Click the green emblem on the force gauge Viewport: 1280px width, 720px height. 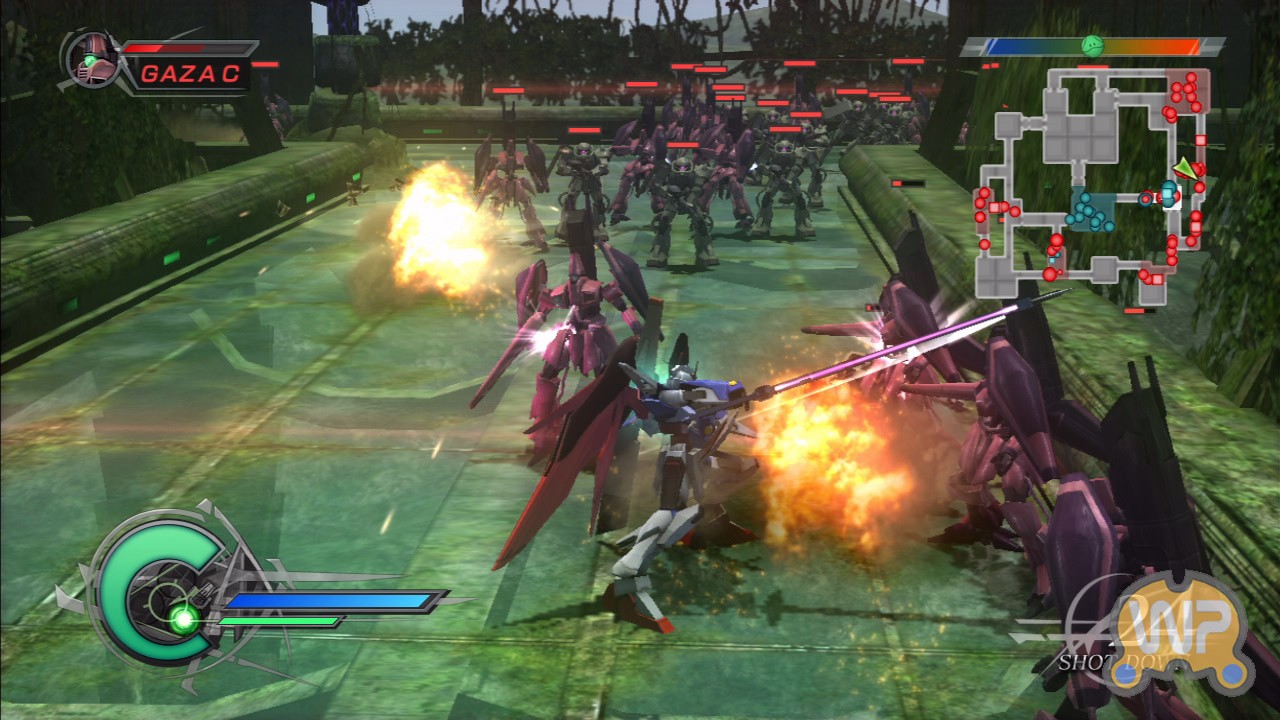point(1092,46)
